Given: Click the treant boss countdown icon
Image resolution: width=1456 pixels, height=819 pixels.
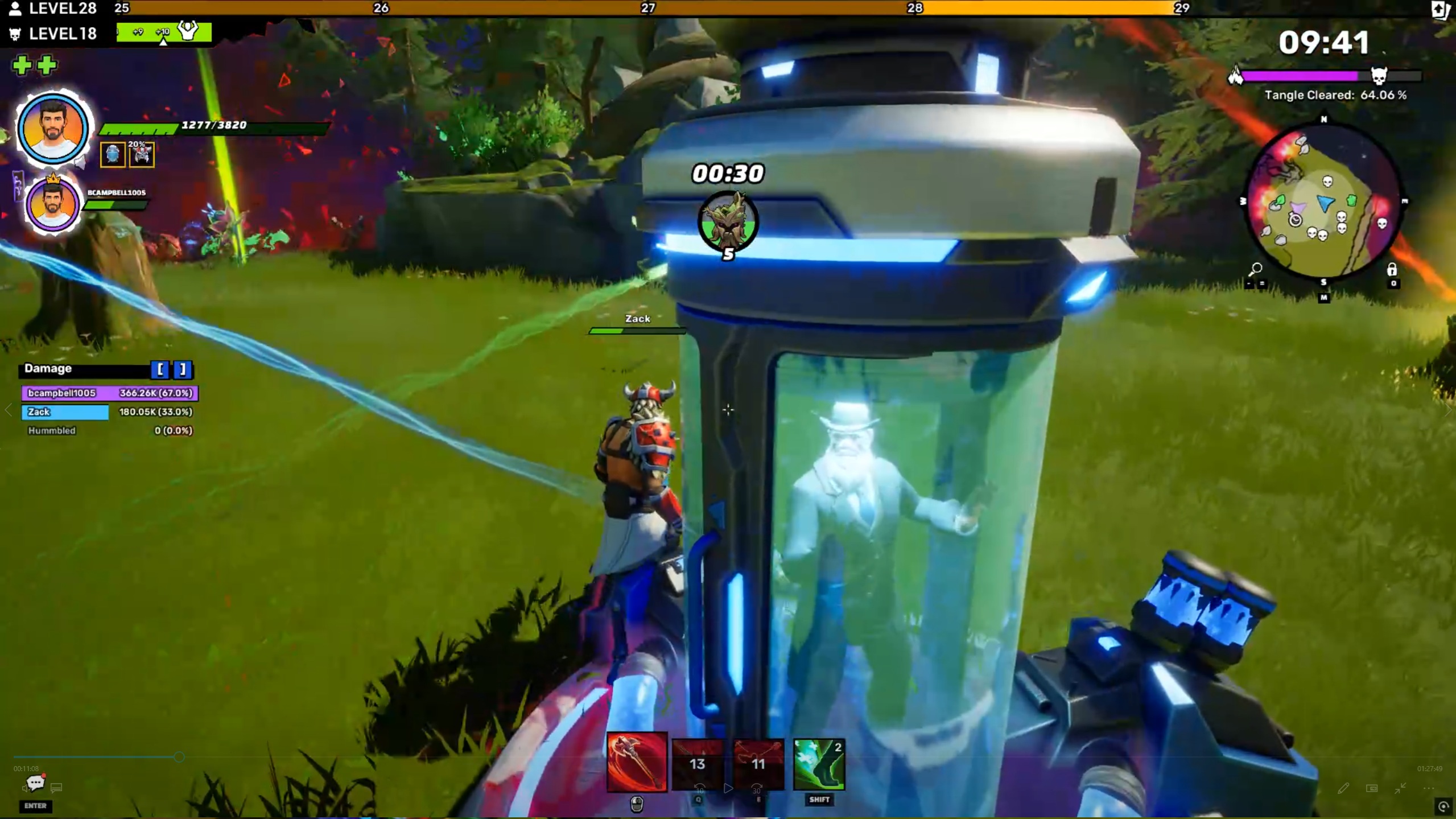Looking at the screenshot, I should (x=728, y=221).
